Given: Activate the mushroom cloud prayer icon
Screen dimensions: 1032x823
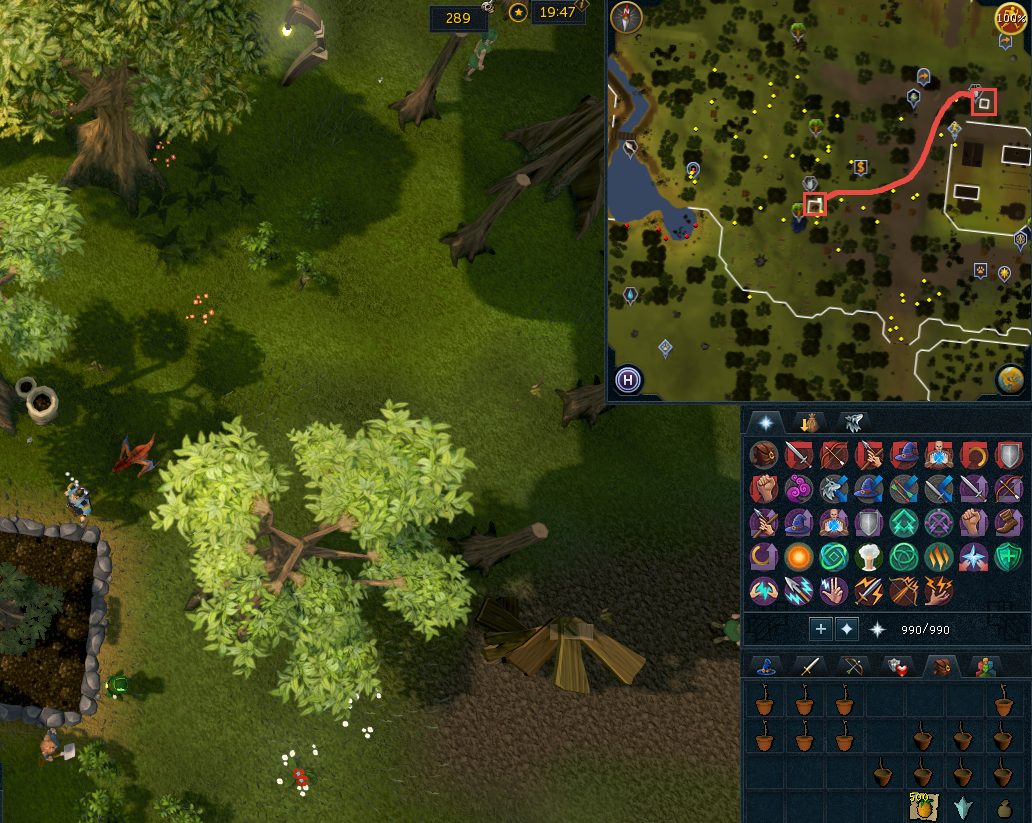Looking at the screenshot, I should coord(868,557).
